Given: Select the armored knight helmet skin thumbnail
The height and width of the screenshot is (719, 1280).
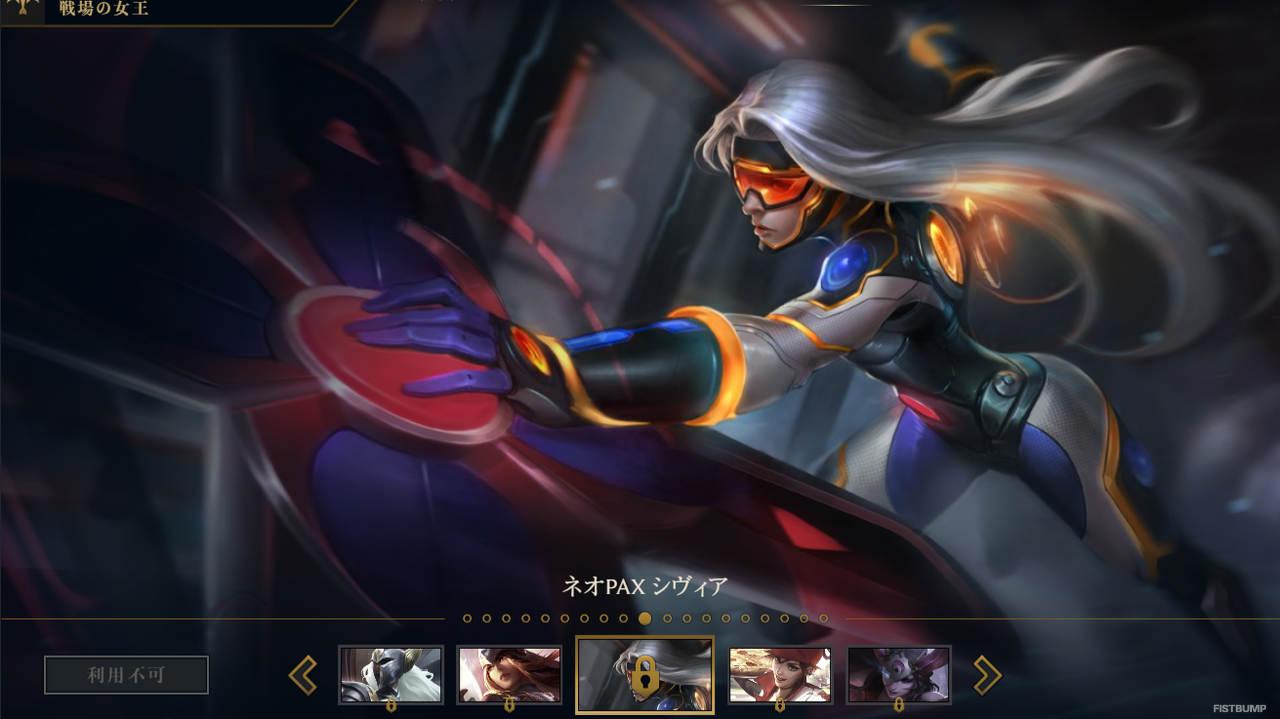Looking at the screenshot, I should [x=391, y=674].
